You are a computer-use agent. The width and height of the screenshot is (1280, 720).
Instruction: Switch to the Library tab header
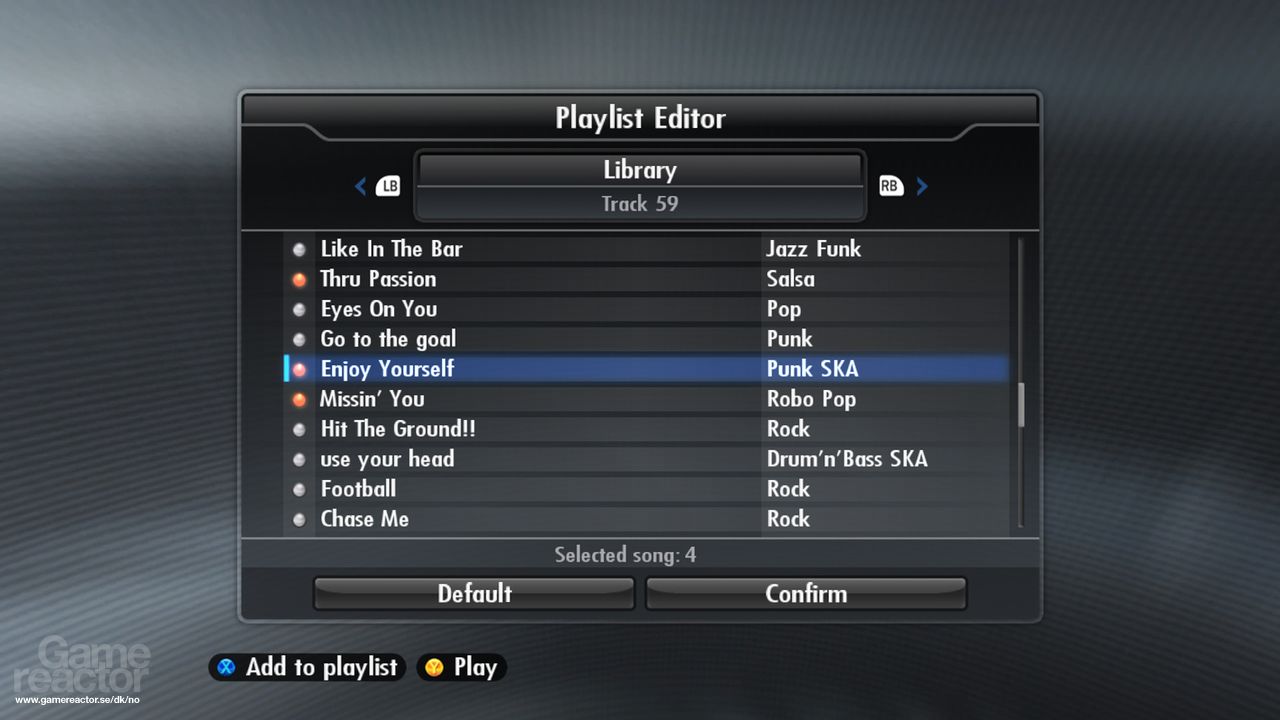coord(640,169)
